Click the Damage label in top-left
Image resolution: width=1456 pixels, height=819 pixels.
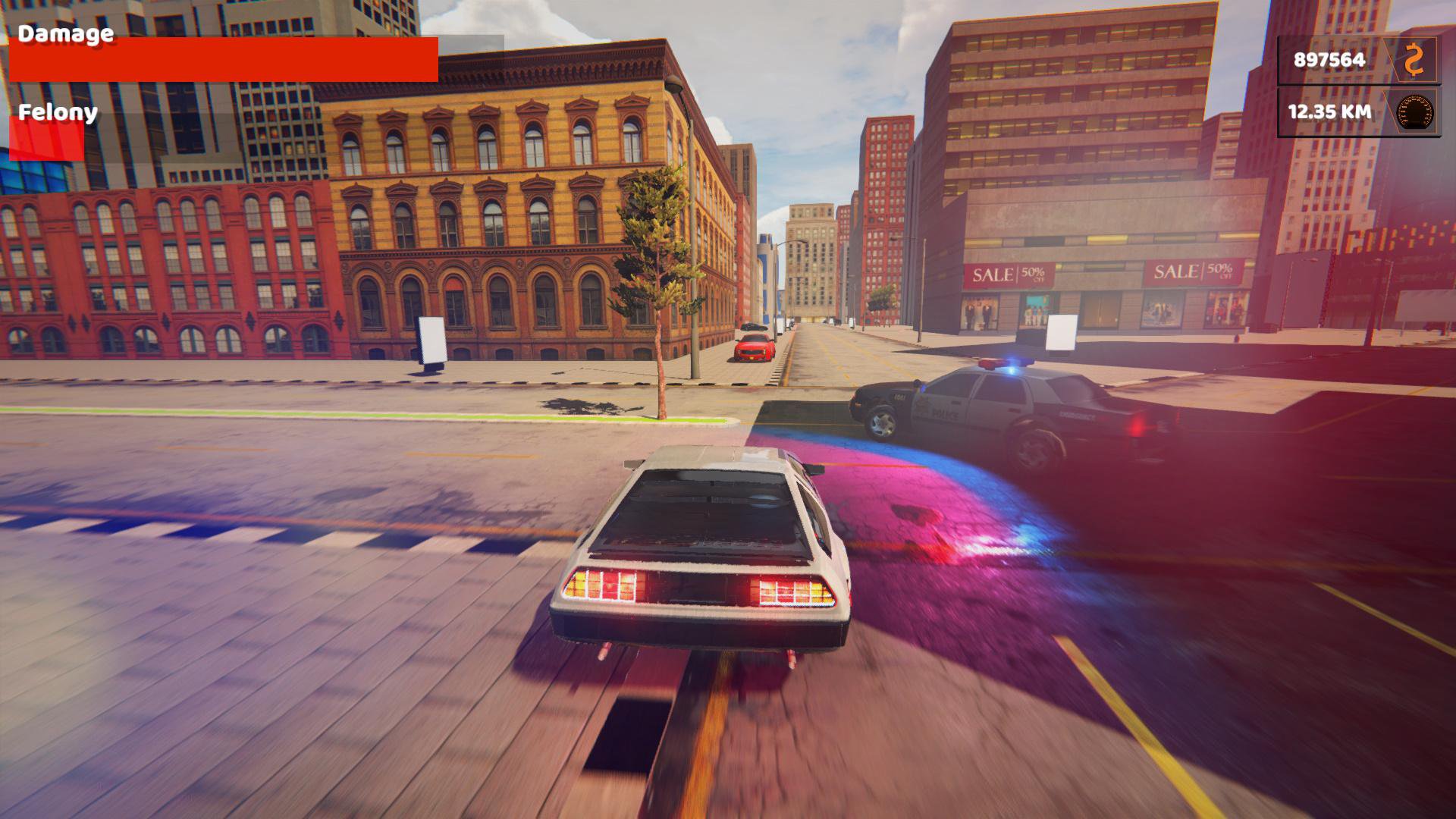click(x=64, y=33)
